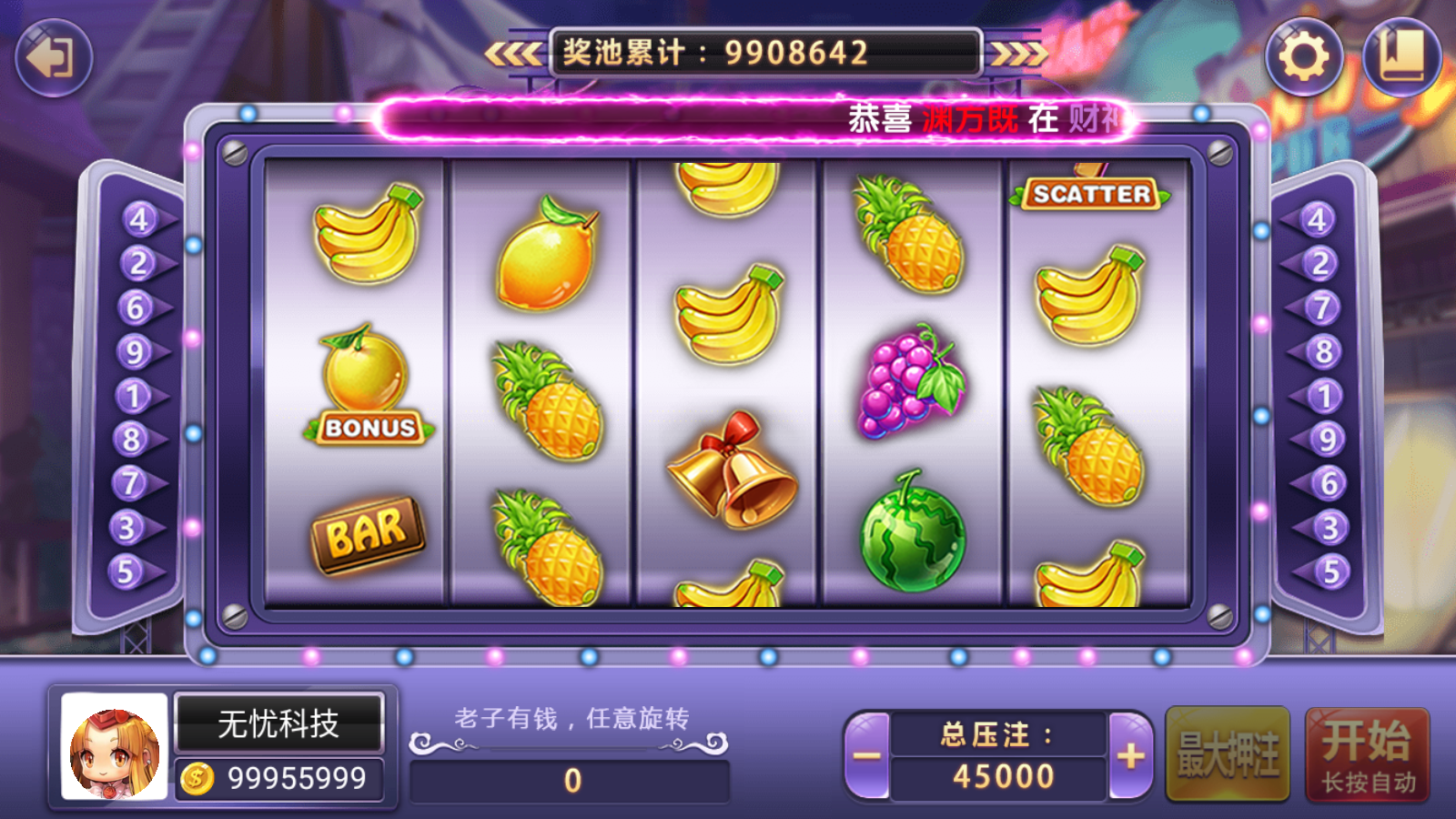Image resolution: width=1456 pixels, height=819 pixels.
Task: Click the back arrow to exit game
Action: pos(52,57)
